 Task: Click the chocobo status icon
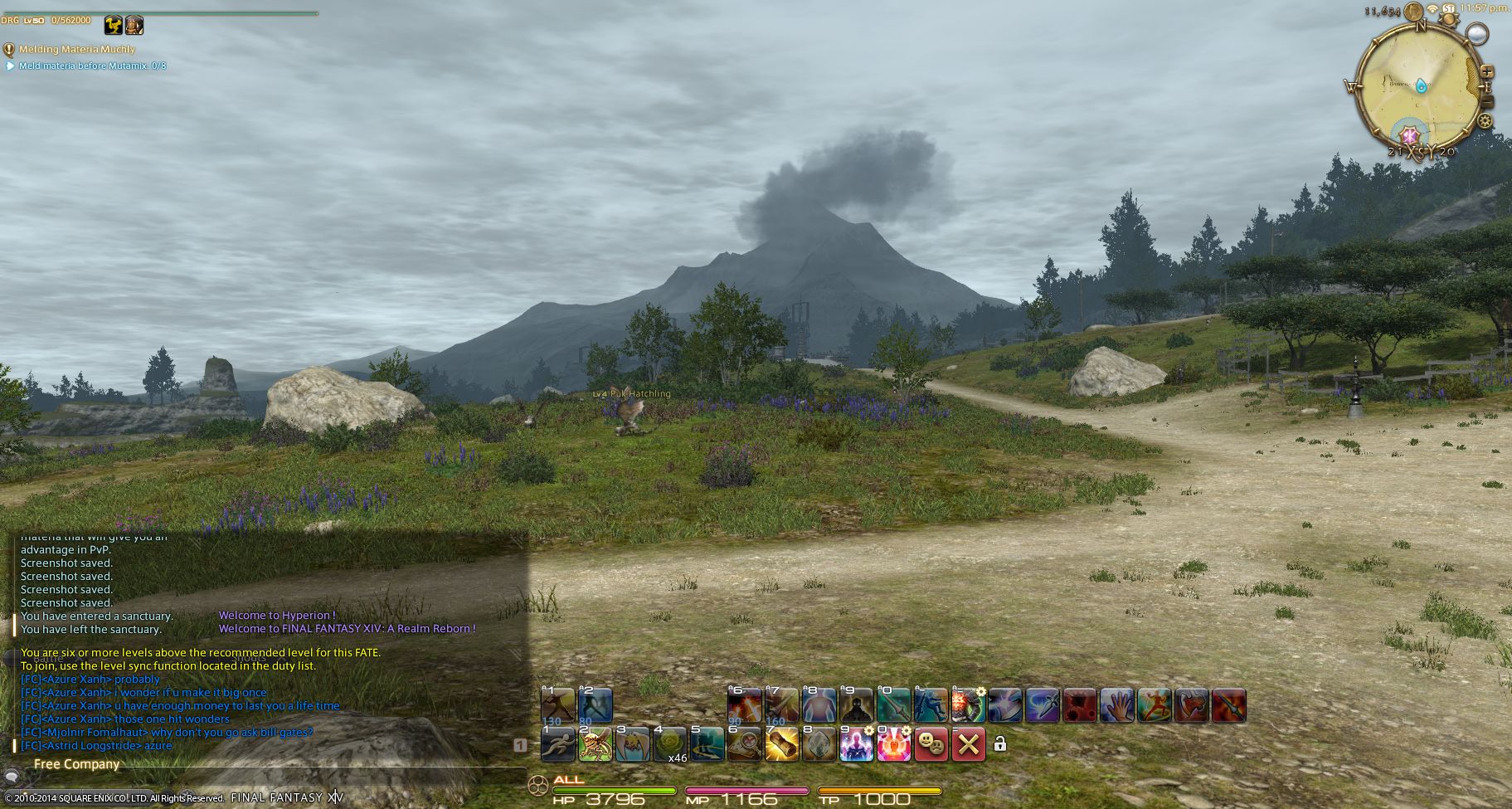(x=114, y=25)
